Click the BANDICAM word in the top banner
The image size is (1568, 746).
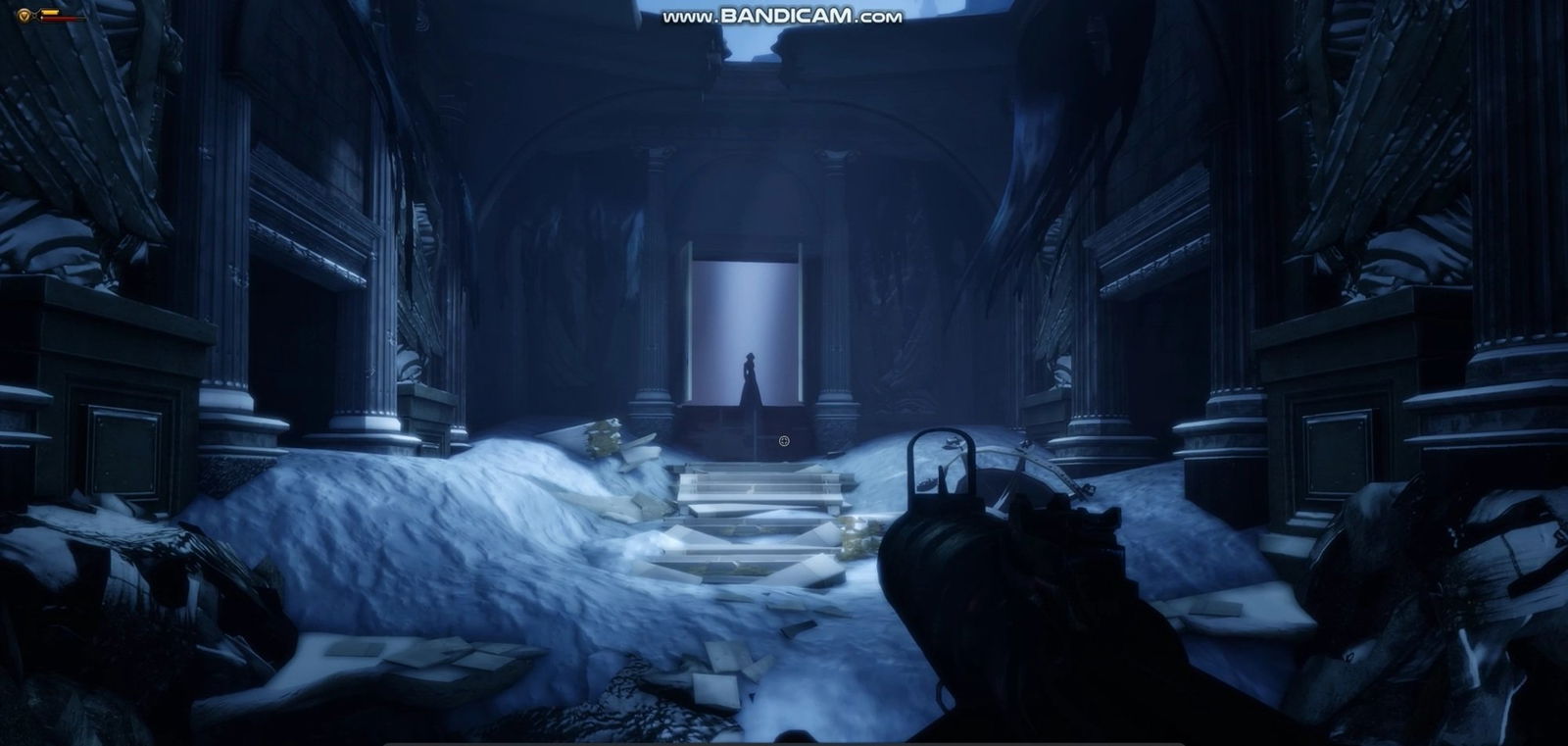pos(784,16)
